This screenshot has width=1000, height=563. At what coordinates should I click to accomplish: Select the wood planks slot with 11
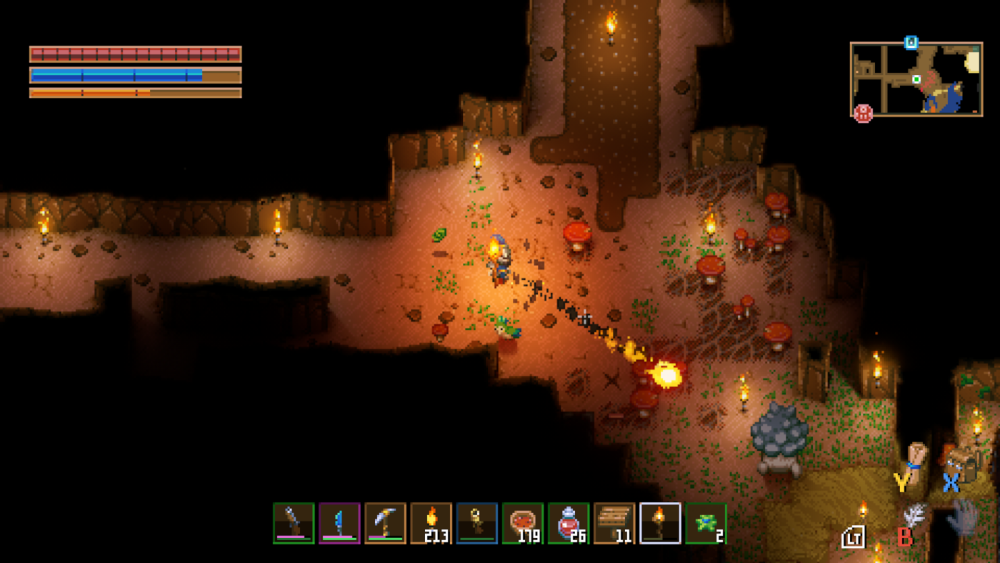(614, 523)
